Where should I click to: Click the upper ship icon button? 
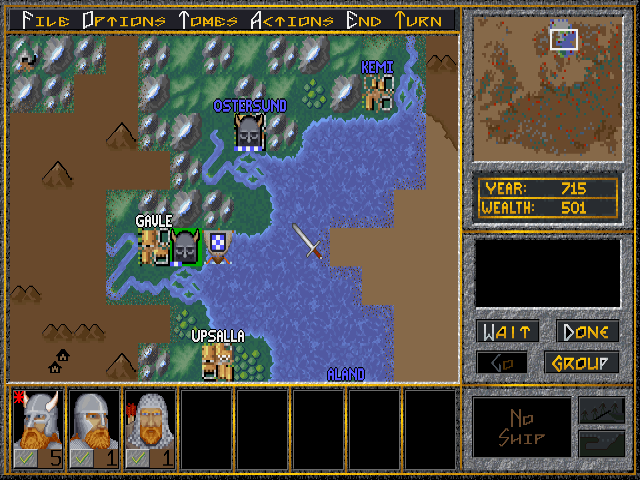599,411
